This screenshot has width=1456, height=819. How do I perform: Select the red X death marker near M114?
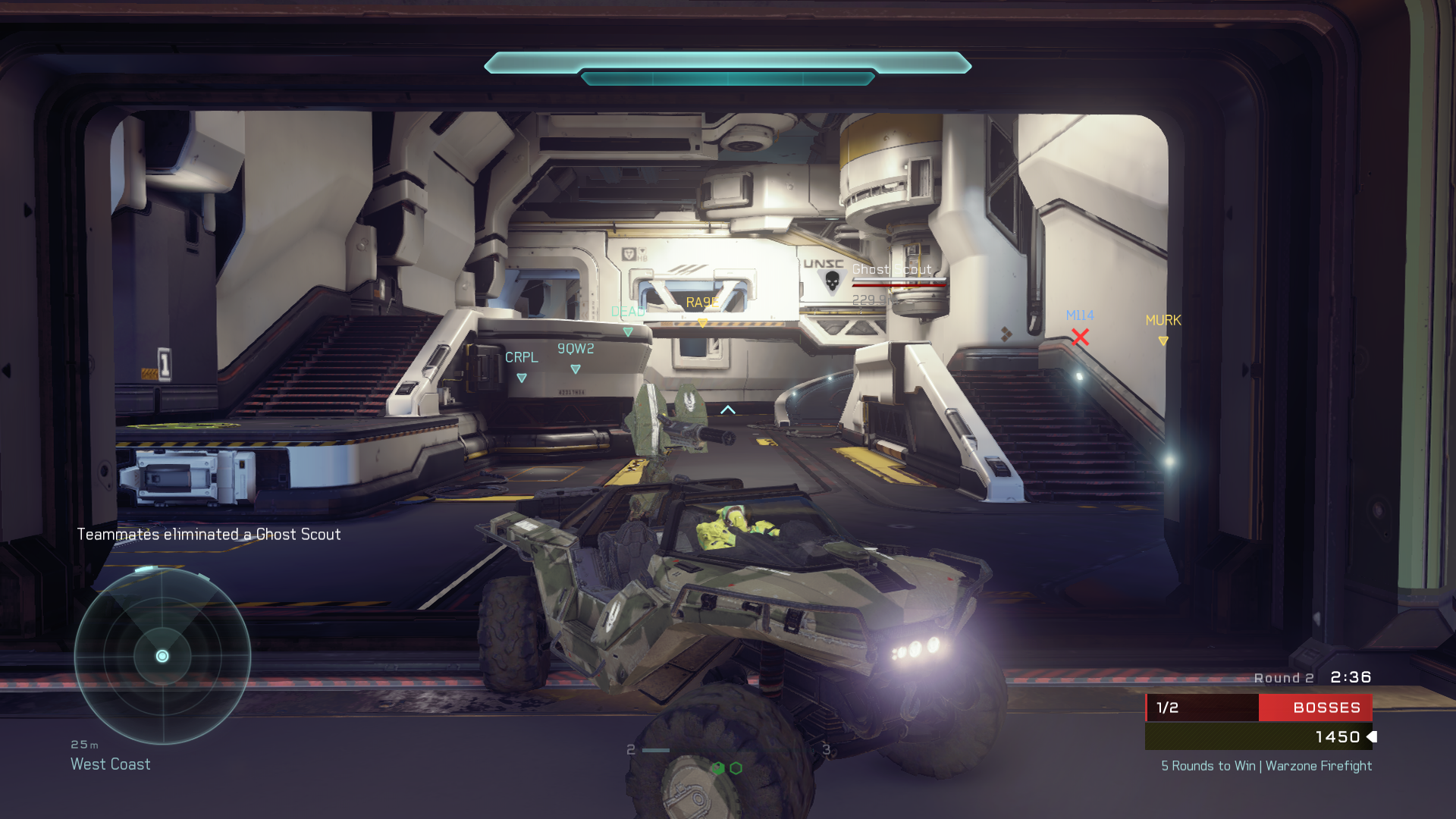[1080, 337]
